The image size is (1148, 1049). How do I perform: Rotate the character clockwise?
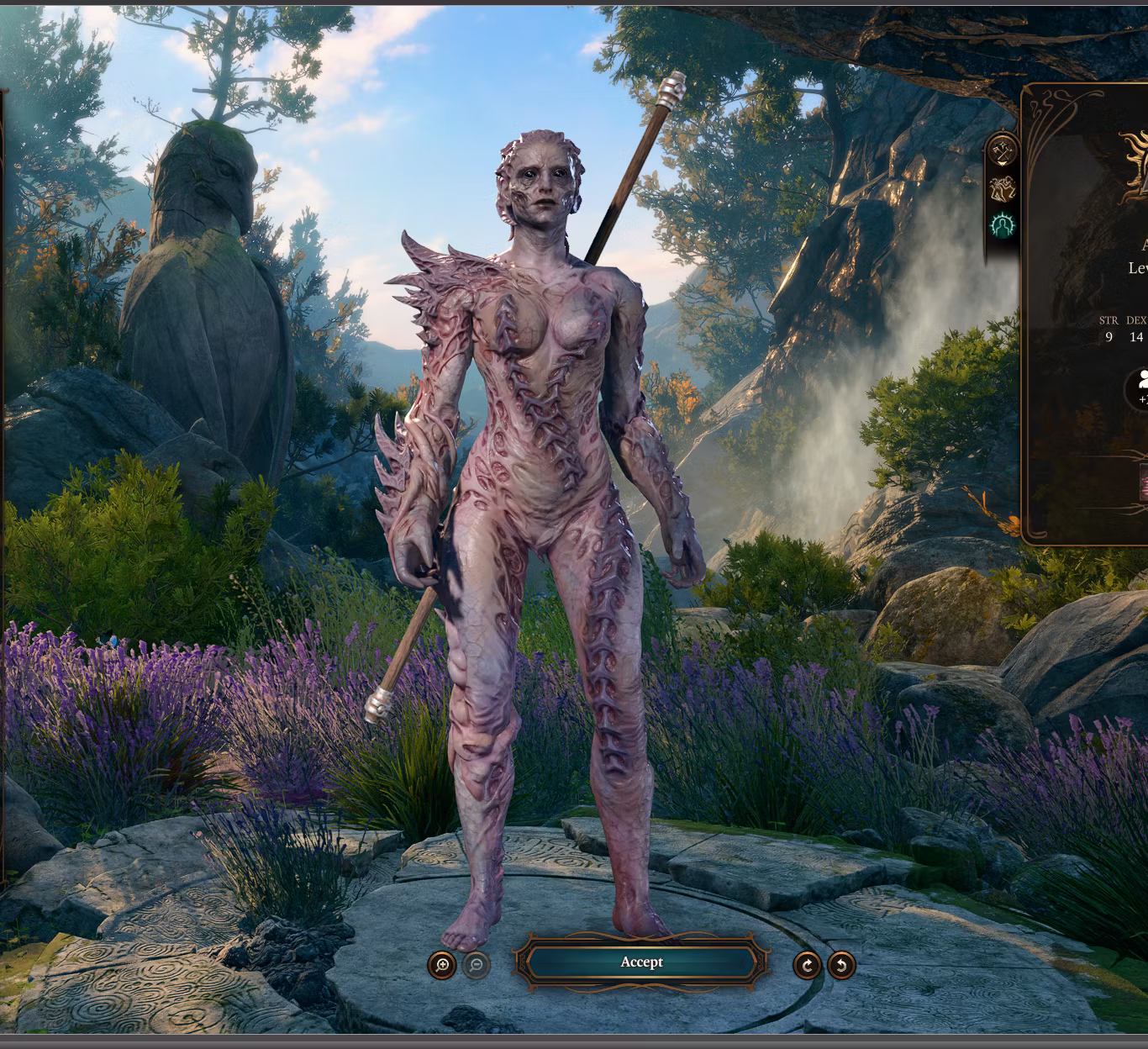(x=807, y=965)
